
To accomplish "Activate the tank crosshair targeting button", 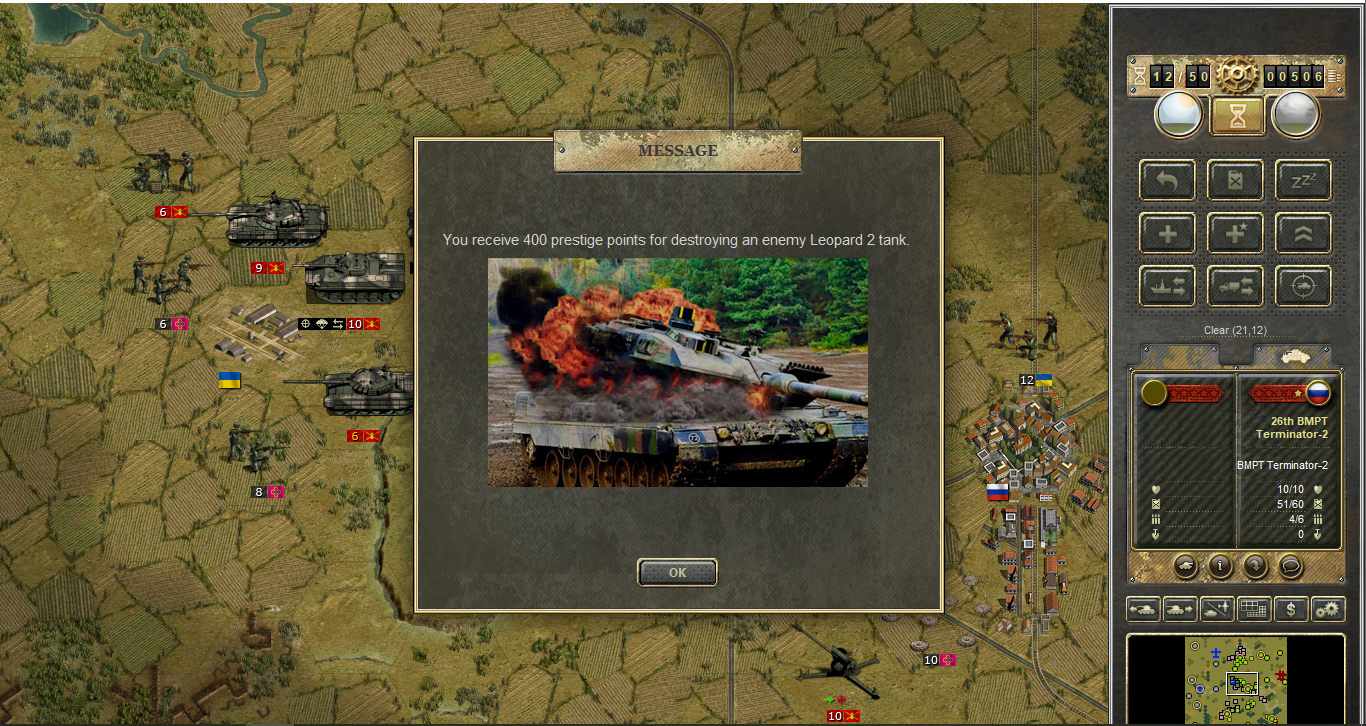I will click(x=1303, y=286).
